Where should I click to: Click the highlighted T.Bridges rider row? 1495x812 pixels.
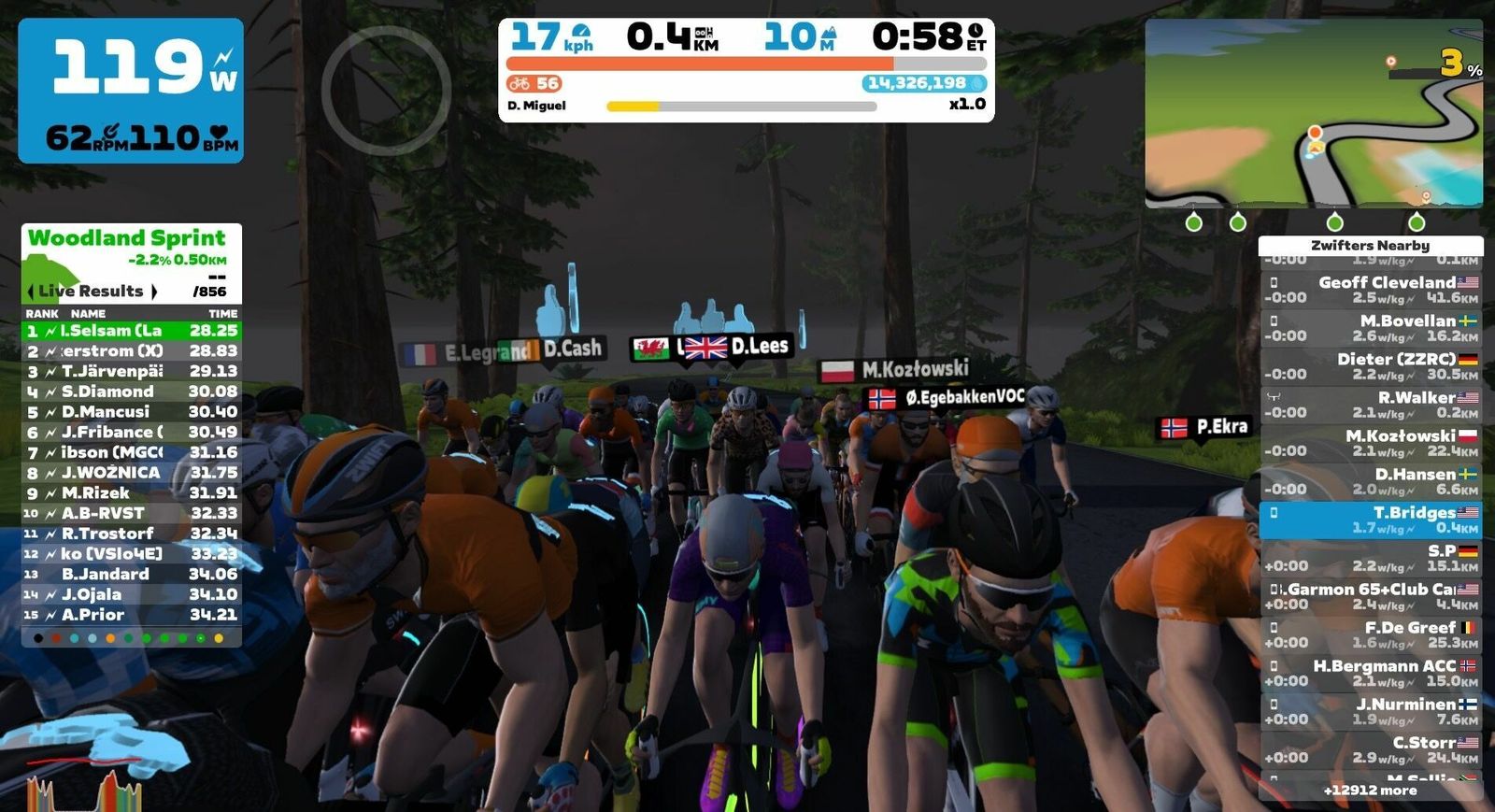point(1370,520)
